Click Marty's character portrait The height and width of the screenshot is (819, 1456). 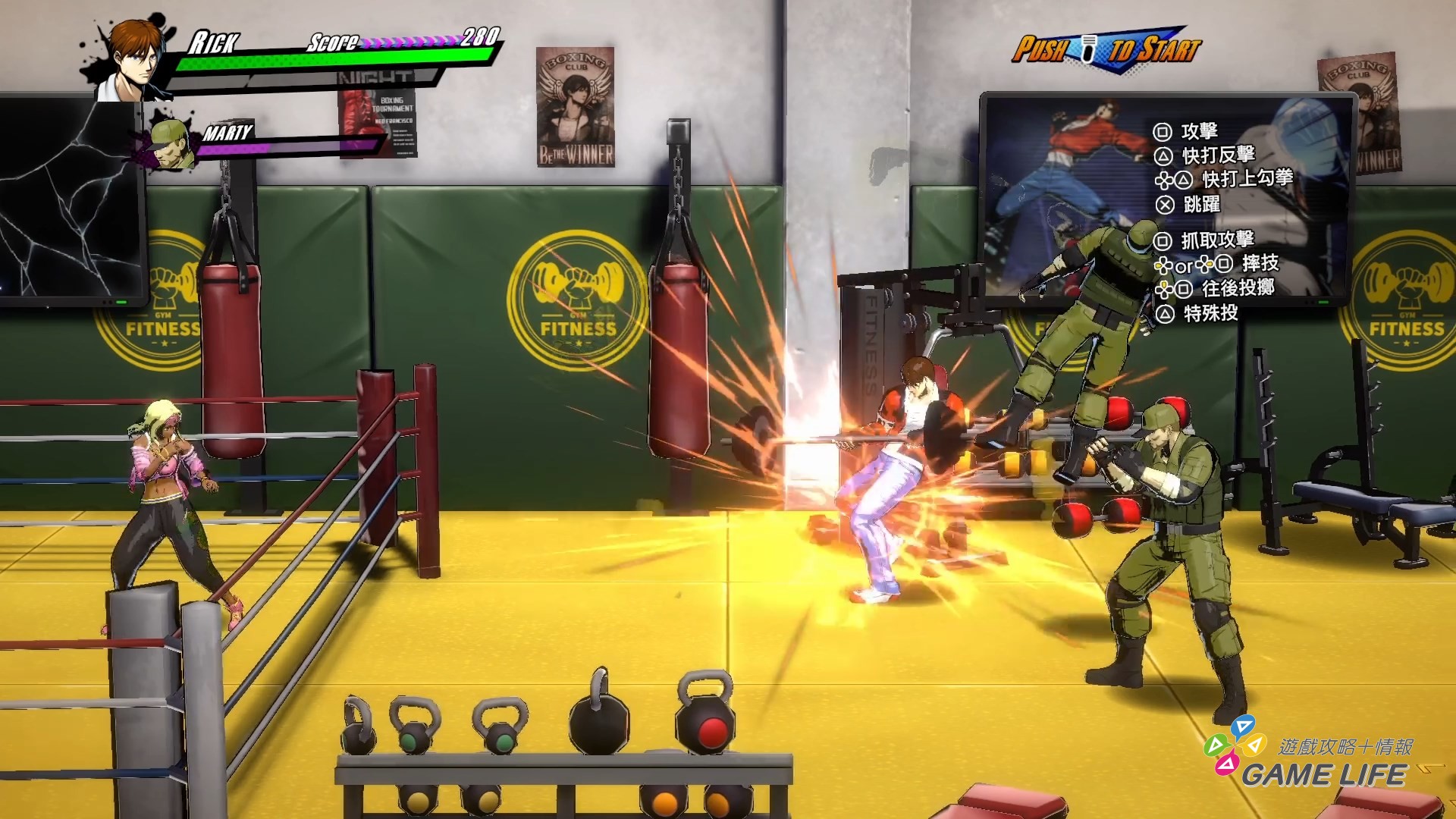[171, 140]
